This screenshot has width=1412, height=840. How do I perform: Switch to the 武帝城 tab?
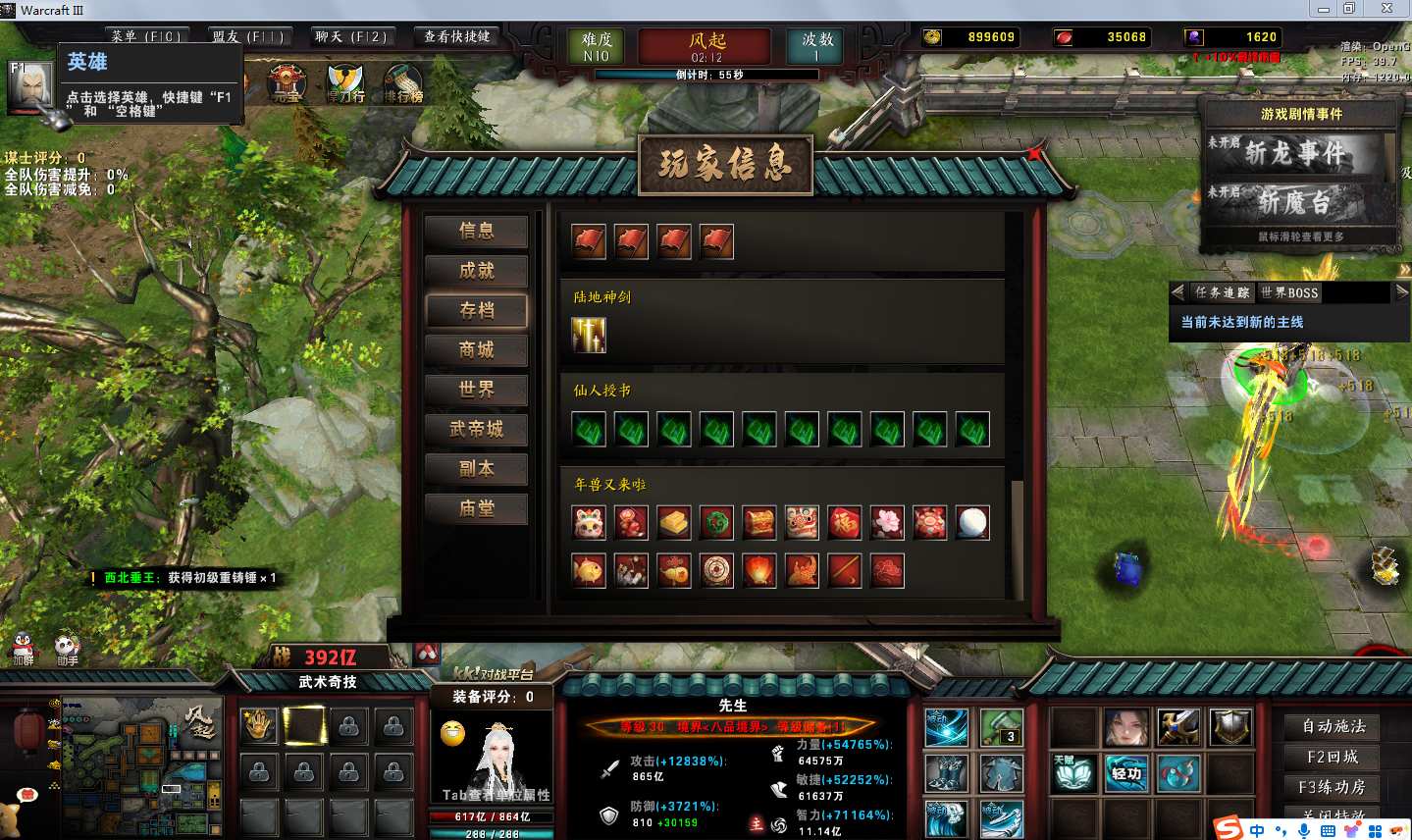[476, 429]
